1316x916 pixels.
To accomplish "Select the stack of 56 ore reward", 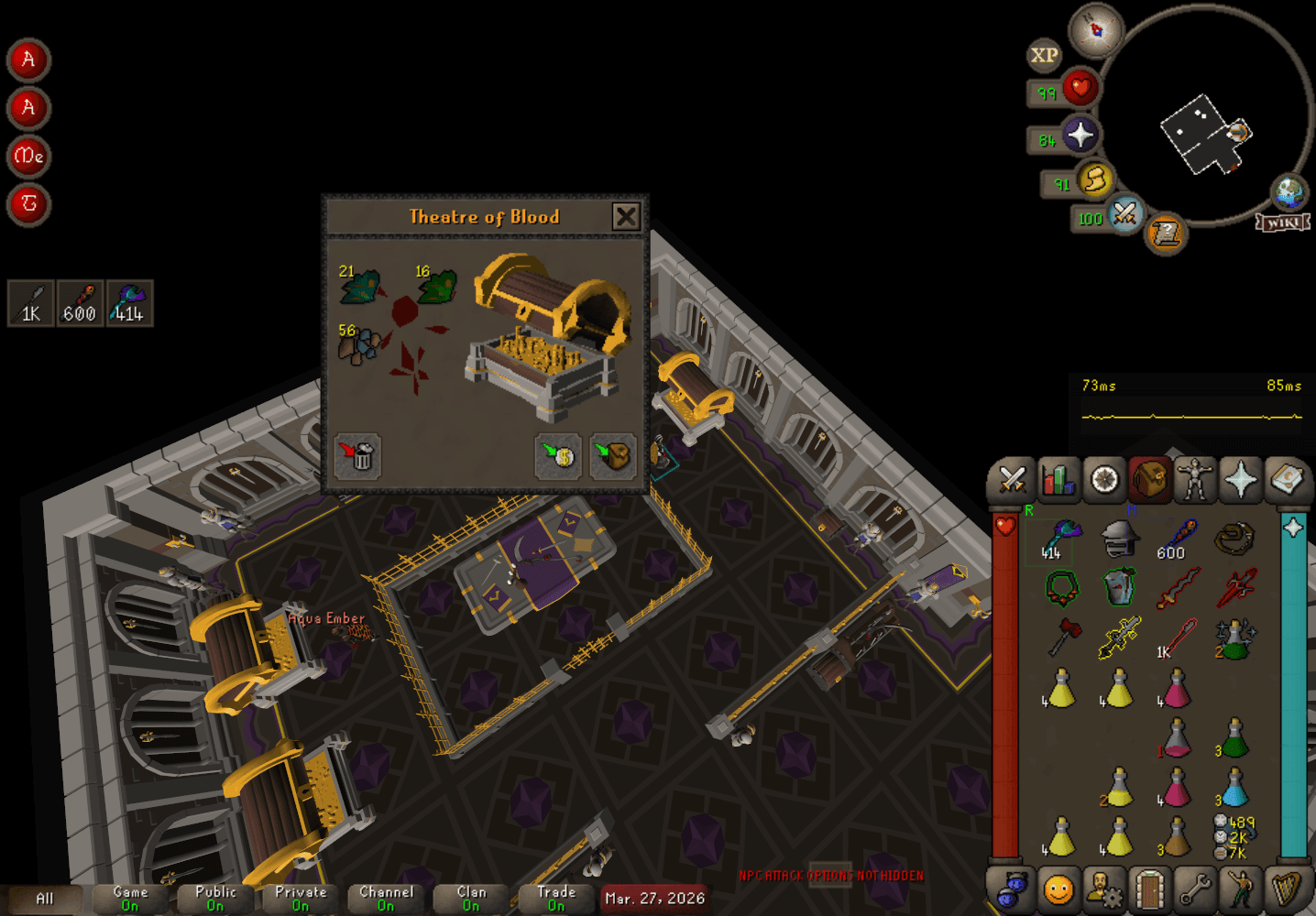I will click(x=359, y=345).
